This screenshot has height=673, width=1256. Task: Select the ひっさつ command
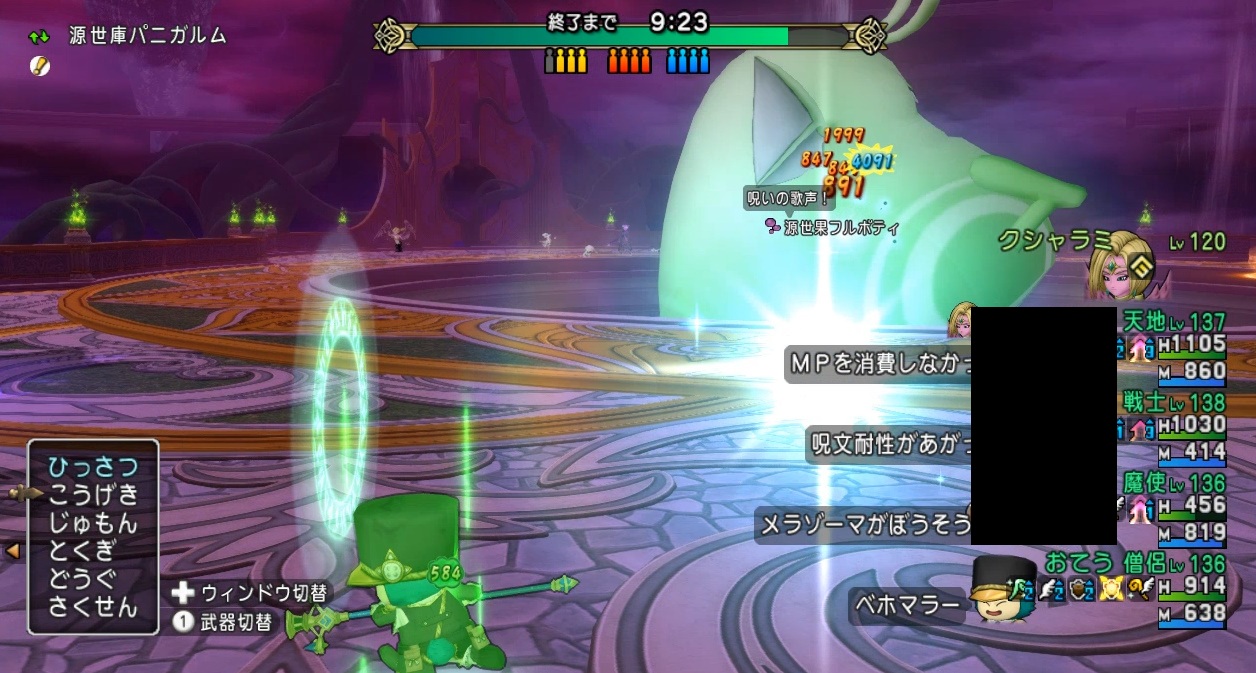click(93, 467)
